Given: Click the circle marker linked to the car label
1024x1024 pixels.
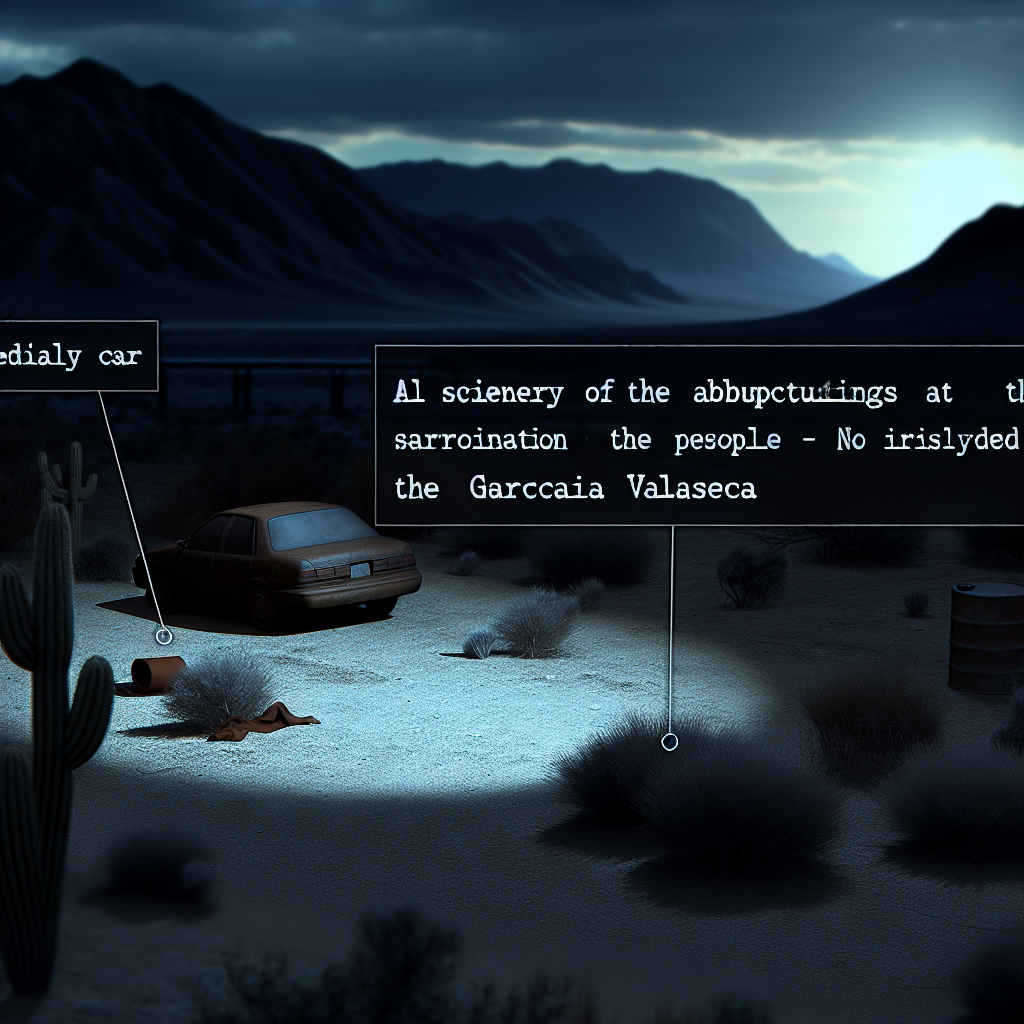Looking at the screenshot, I should (x=164, y=636).
